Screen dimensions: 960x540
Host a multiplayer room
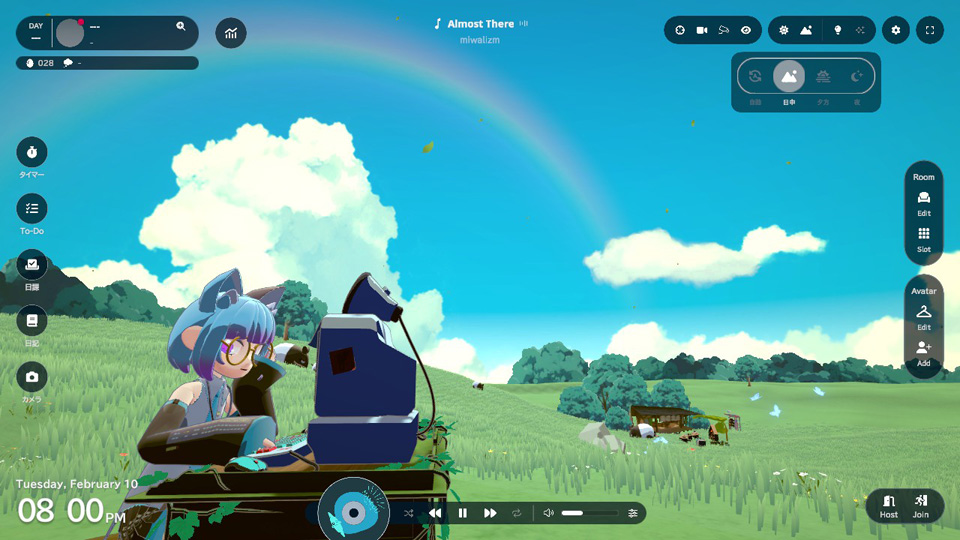coord(889,505)
